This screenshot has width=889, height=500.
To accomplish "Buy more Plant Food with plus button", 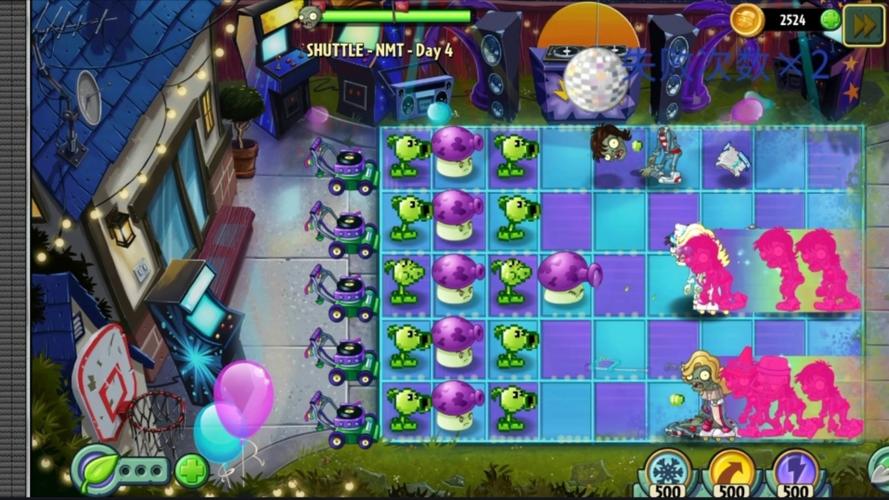I will (x=192, y=470).
